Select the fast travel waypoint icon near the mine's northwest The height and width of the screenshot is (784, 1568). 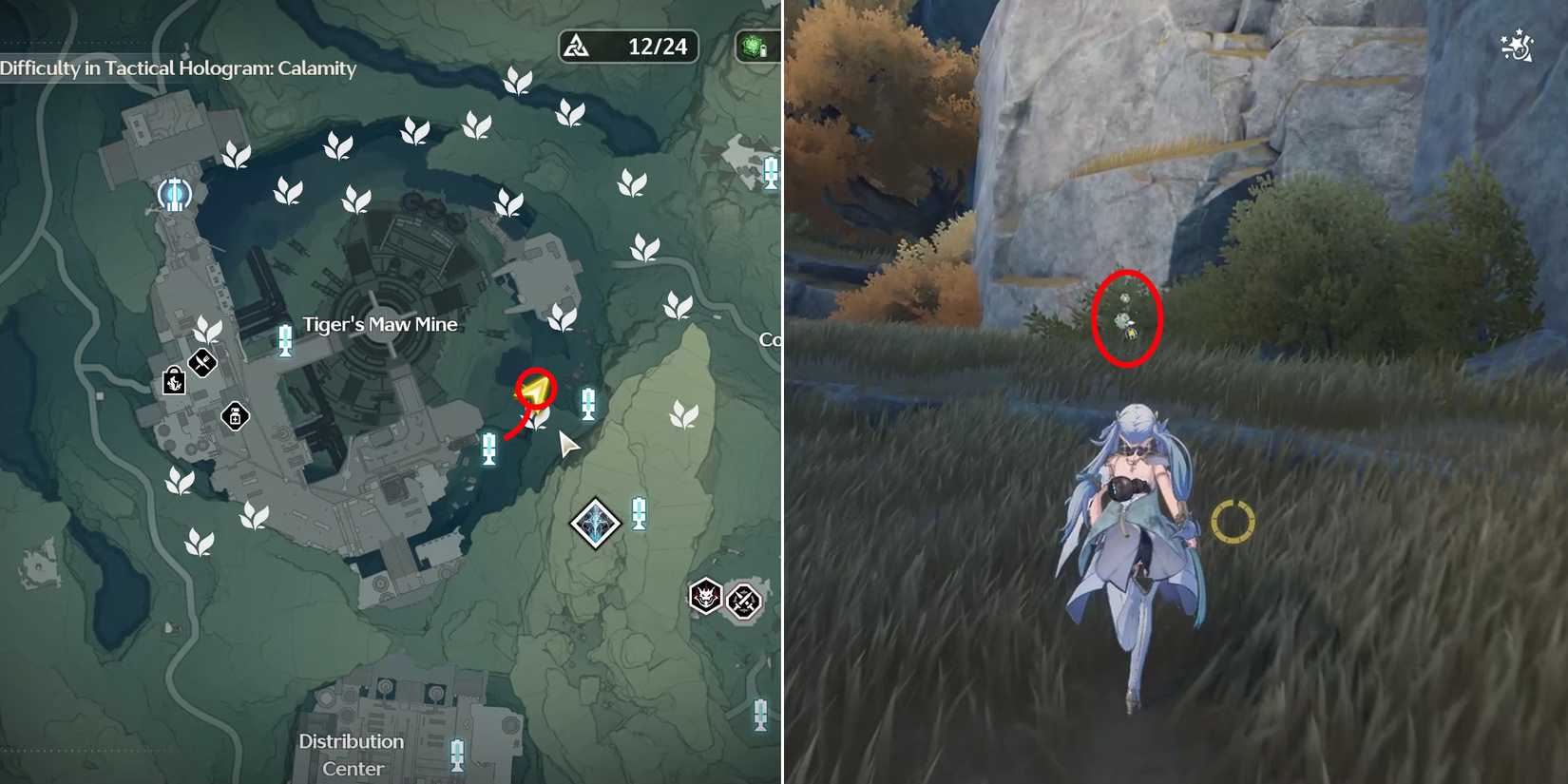pos(174,194)
